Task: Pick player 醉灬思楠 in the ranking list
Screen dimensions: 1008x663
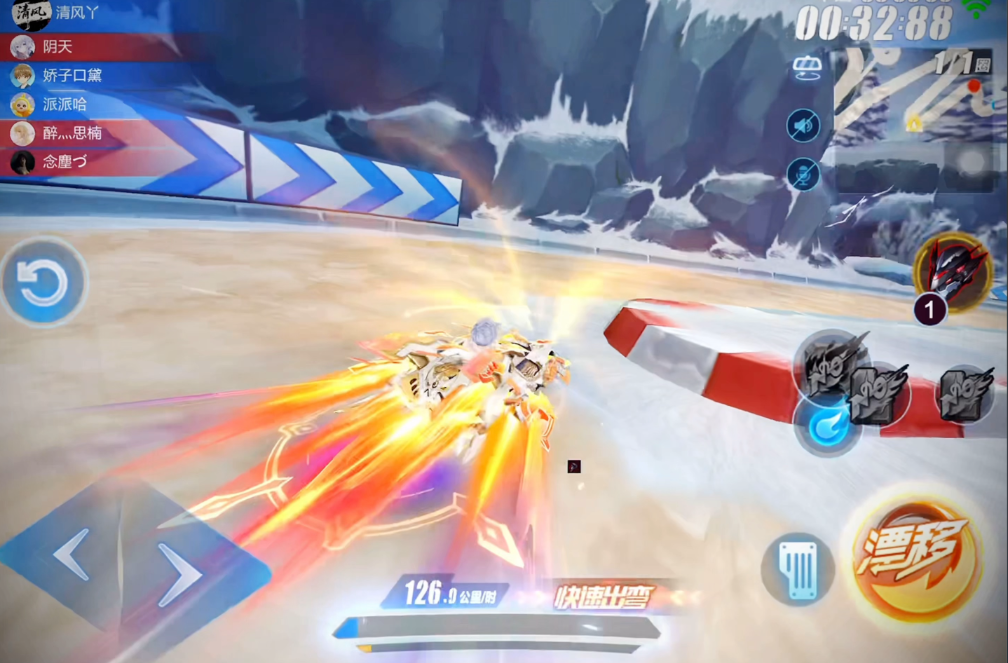Action: click(71, 133)
